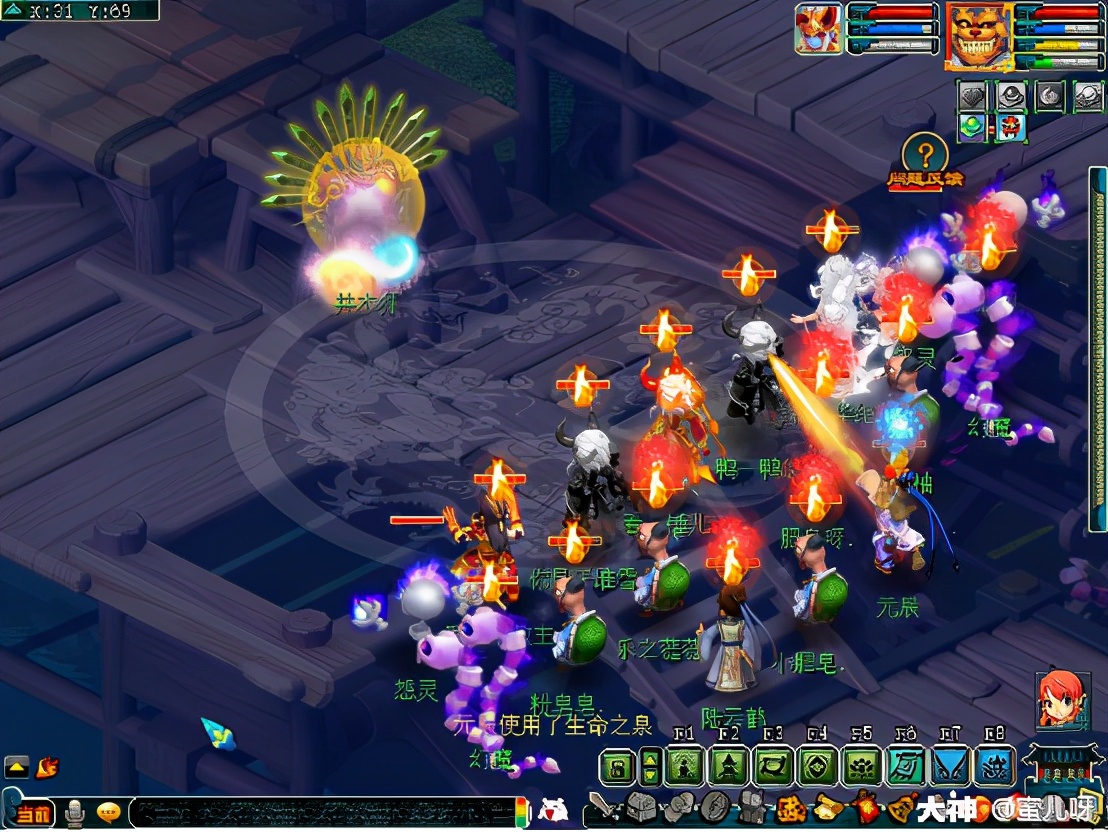The width and height of the screenshot is (1108, 832).
Task: Select the pet portrait beside the lion
Action: tap(819, 28)
